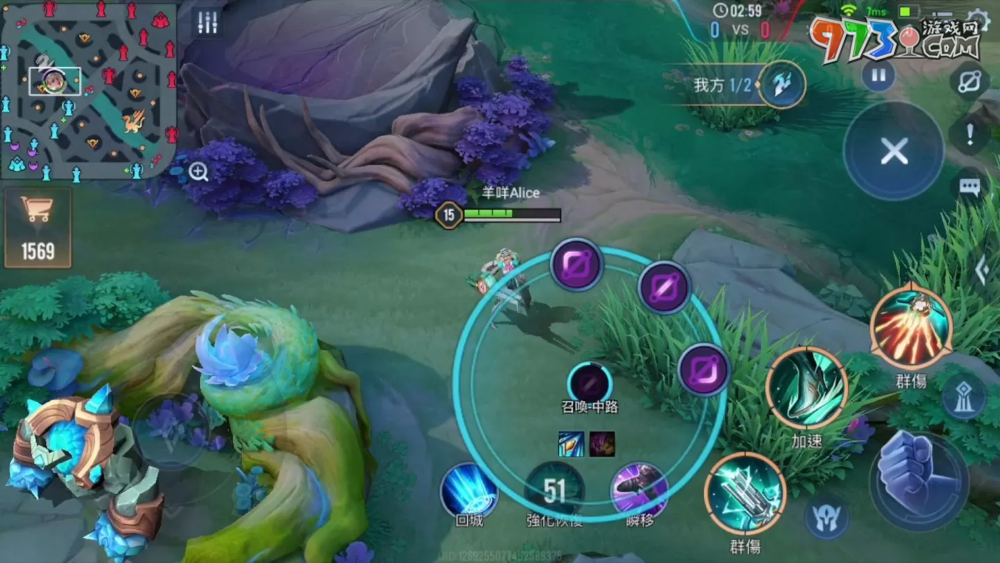Image resolution: width=1000 pixels, height=563 pixels.
Task: Target minions with the helmet icon button
Action: point(826,517)
